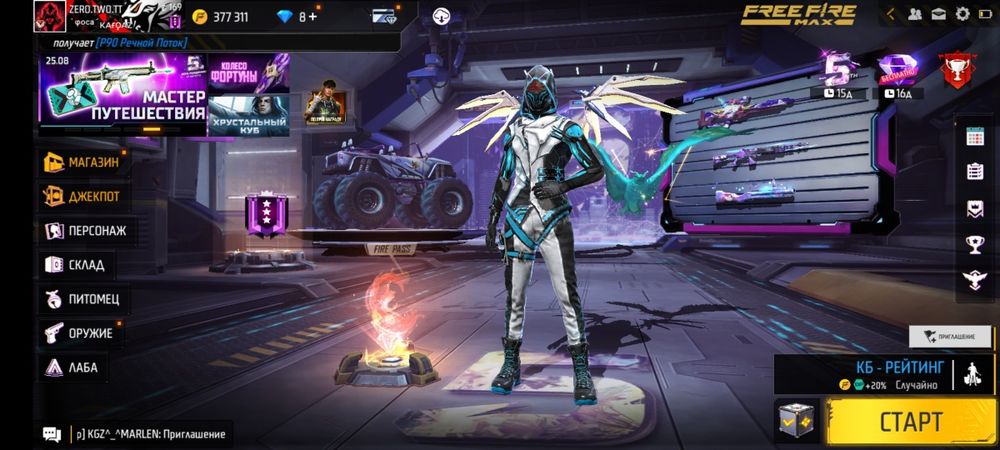This screenshot has width=1000, height=450.
Task: Show the friends list icon
Action: 914,14
